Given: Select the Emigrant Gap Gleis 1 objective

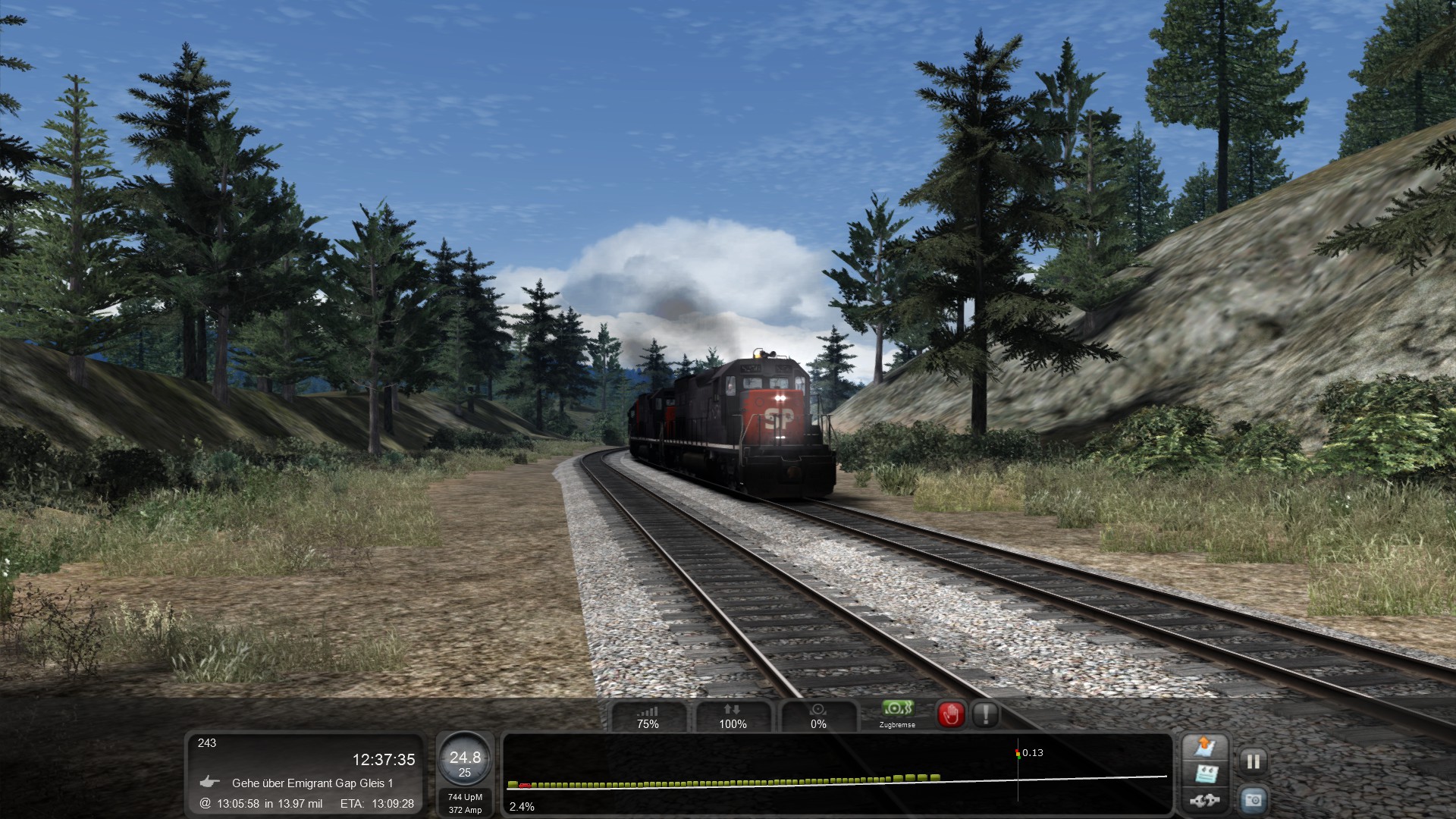Looking at the screenshot, I should point(312,783).
